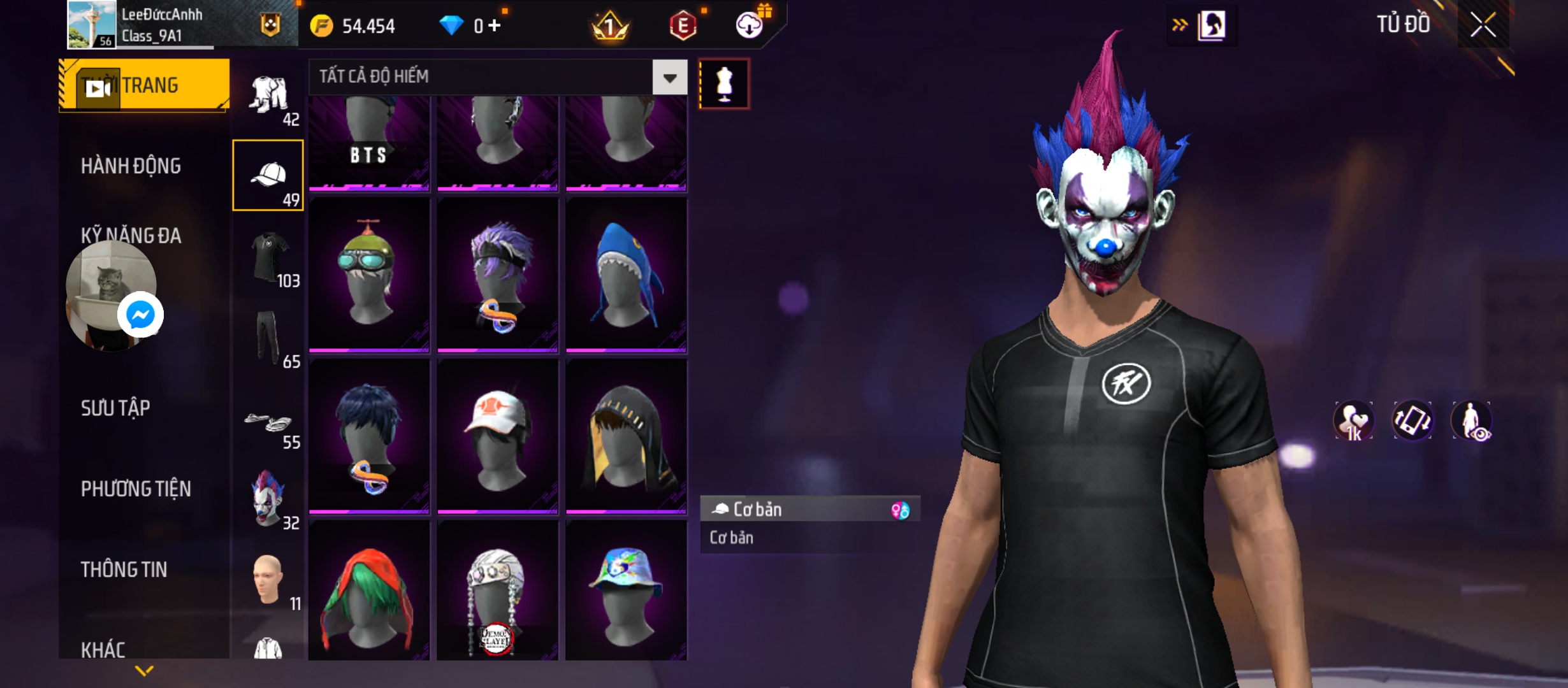Select the HÀNH ĐỘNG menu entry
Screen dimensions: 1568x688
131,166
